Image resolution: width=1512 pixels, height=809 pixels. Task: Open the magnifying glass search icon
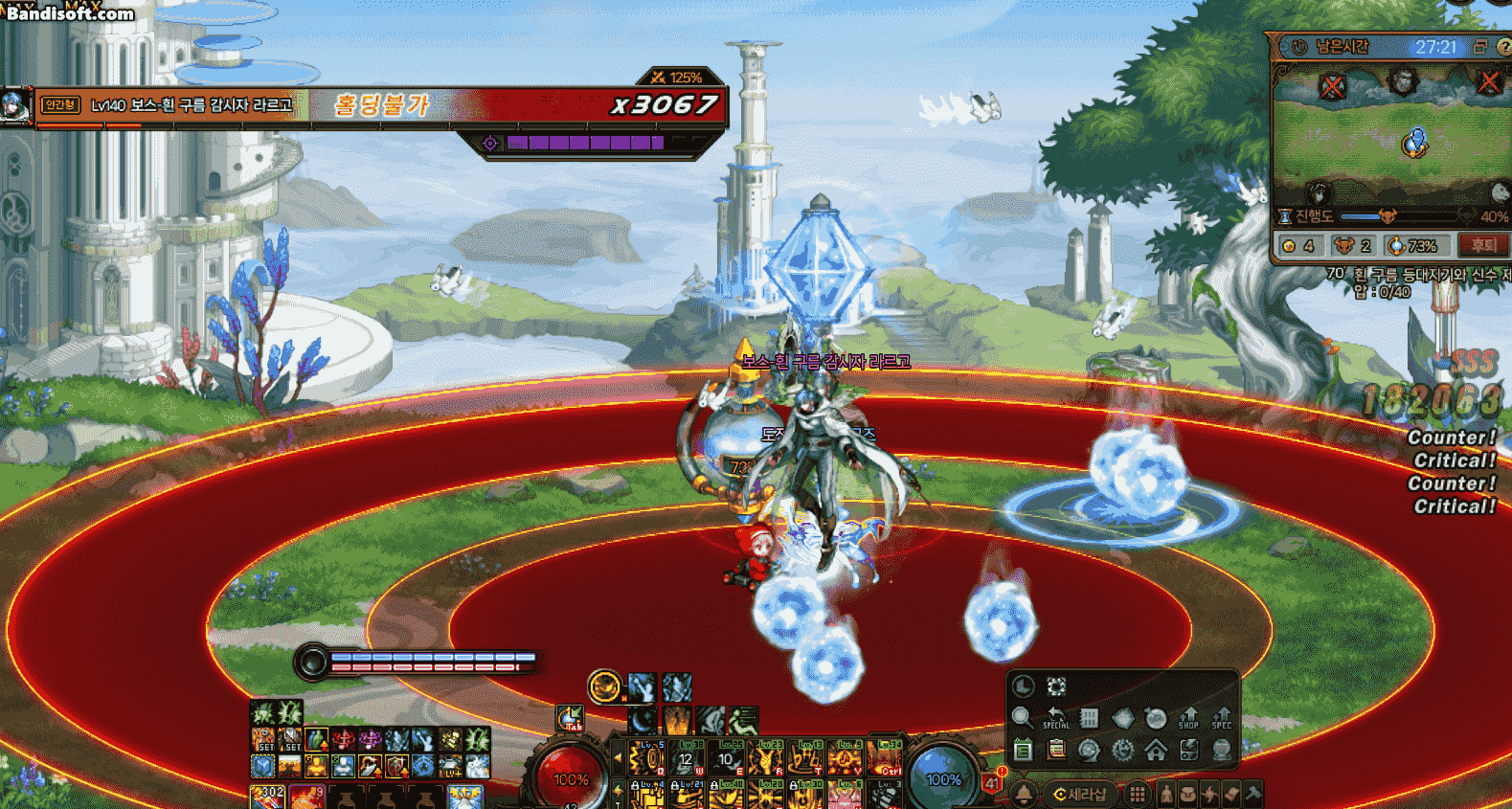[1022, 718]
